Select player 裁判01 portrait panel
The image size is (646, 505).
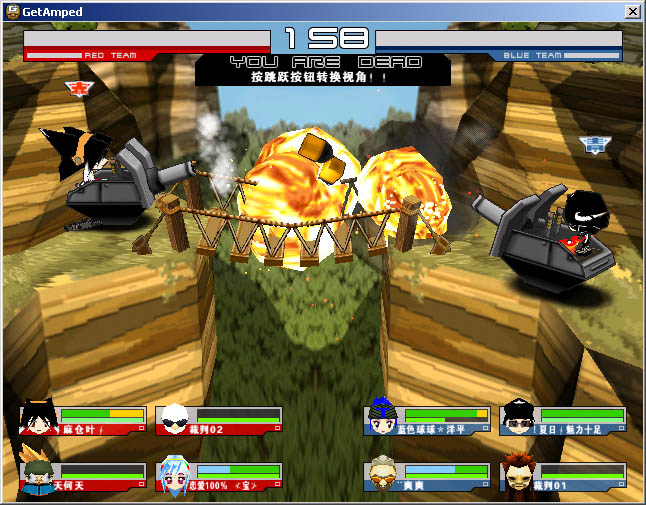tap(563, 477)
